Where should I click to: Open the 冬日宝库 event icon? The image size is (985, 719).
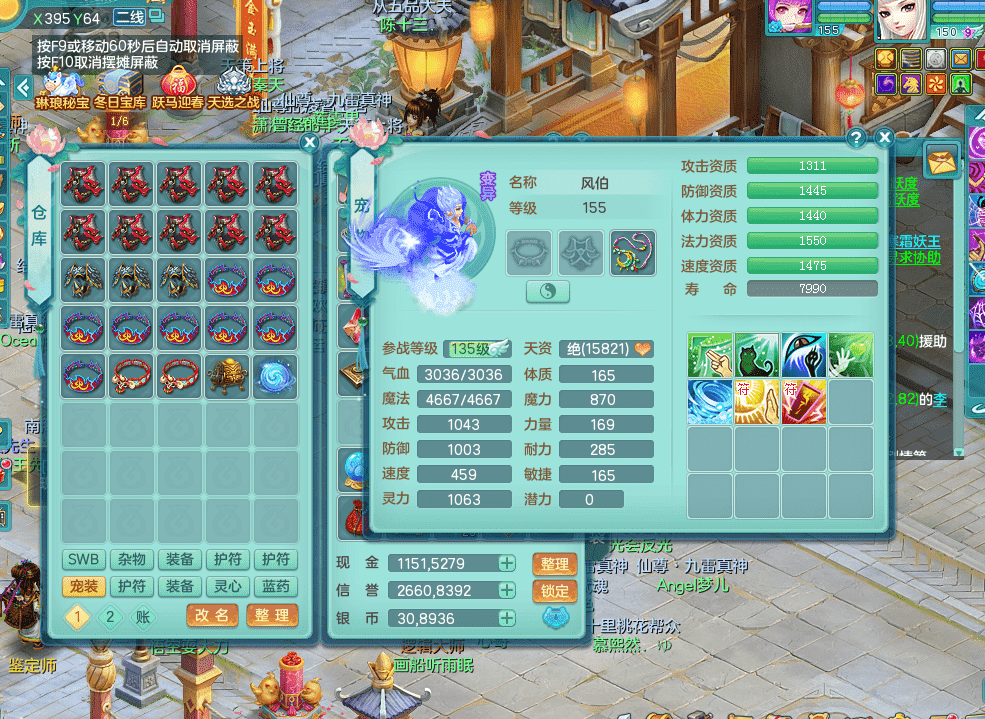coord(120,86)
